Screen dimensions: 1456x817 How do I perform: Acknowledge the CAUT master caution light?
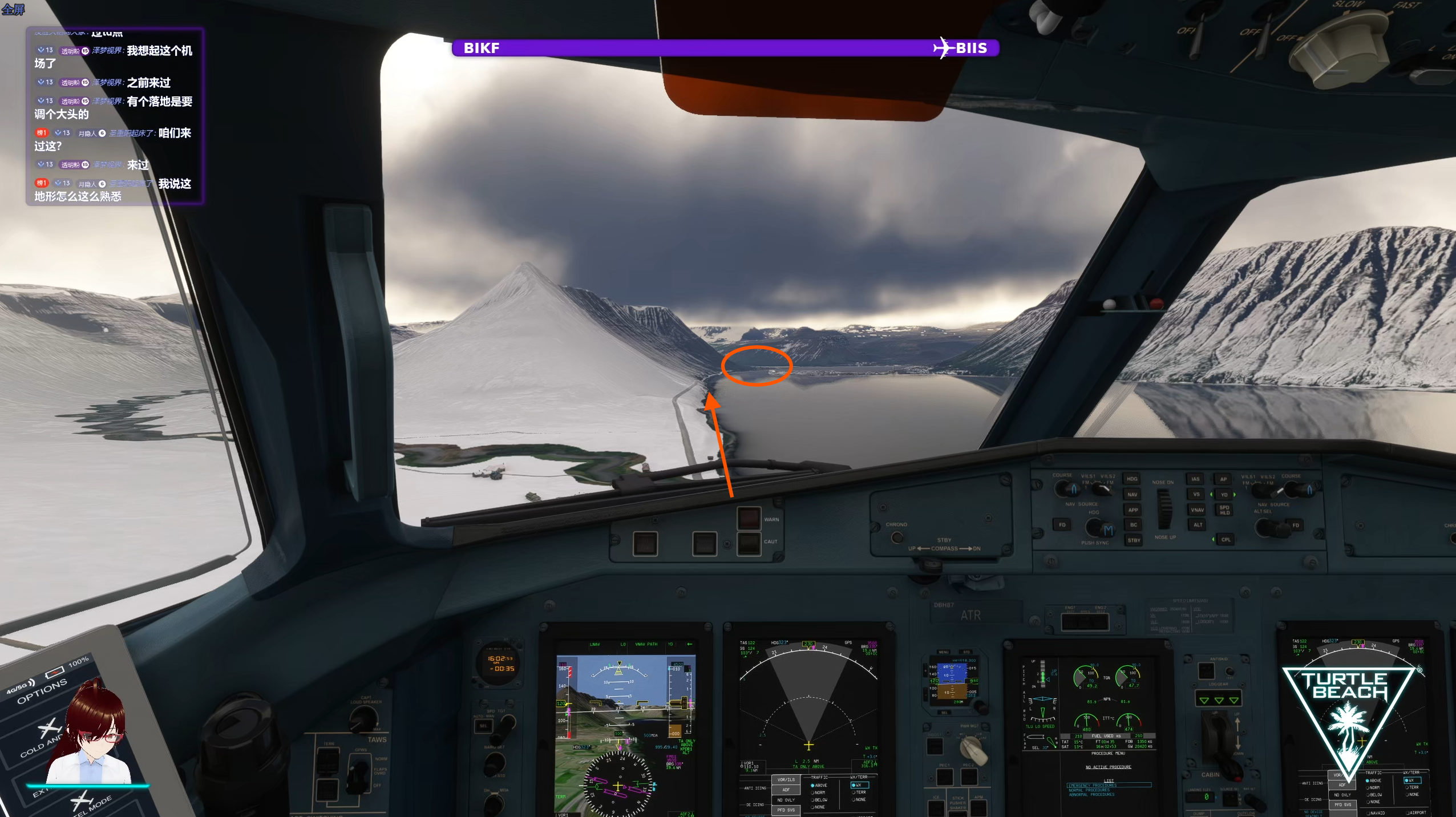coord(749,543)
